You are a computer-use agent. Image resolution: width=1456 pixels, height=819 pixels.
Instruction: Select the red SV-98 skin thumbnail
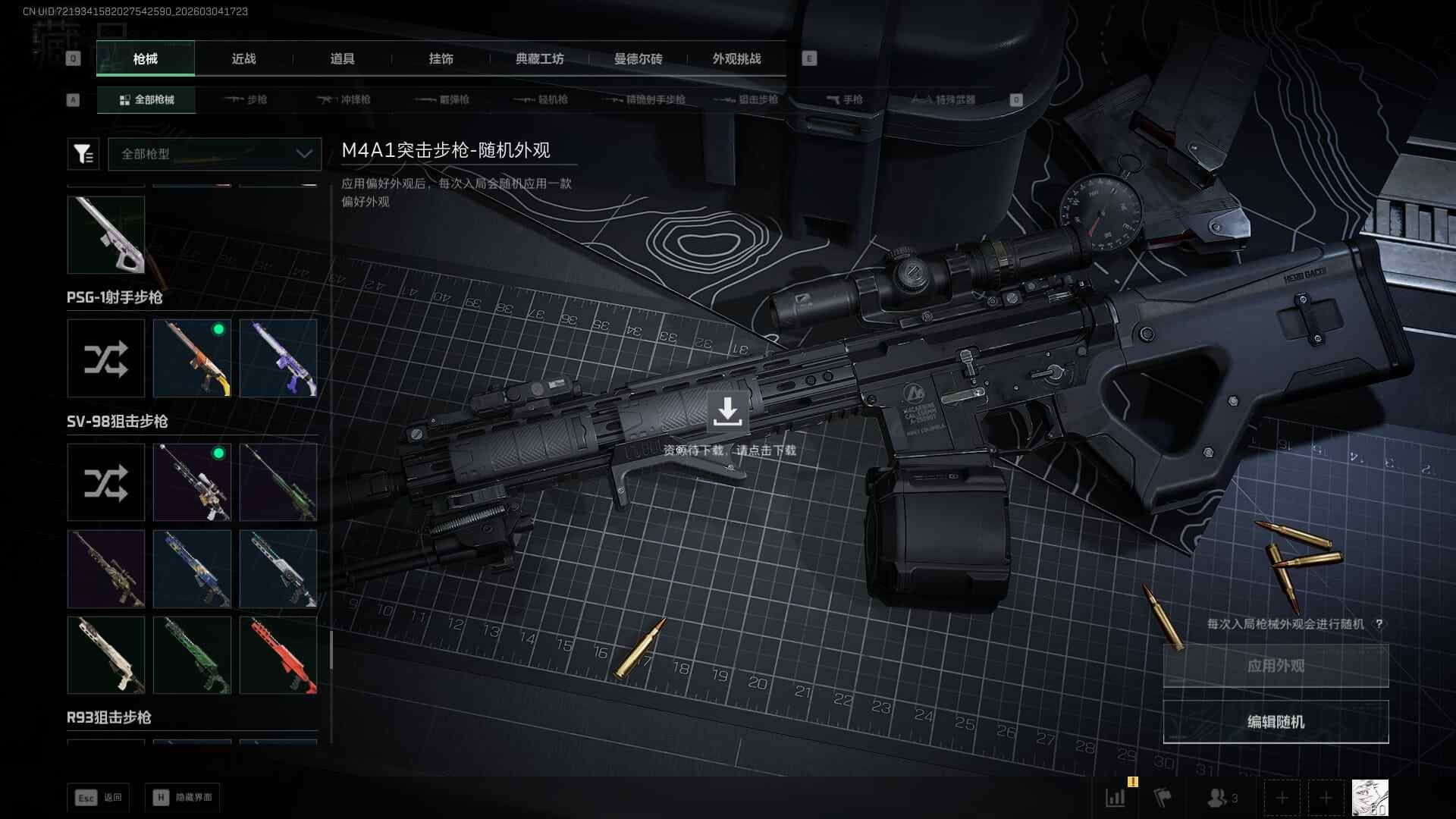click(278, 655)
